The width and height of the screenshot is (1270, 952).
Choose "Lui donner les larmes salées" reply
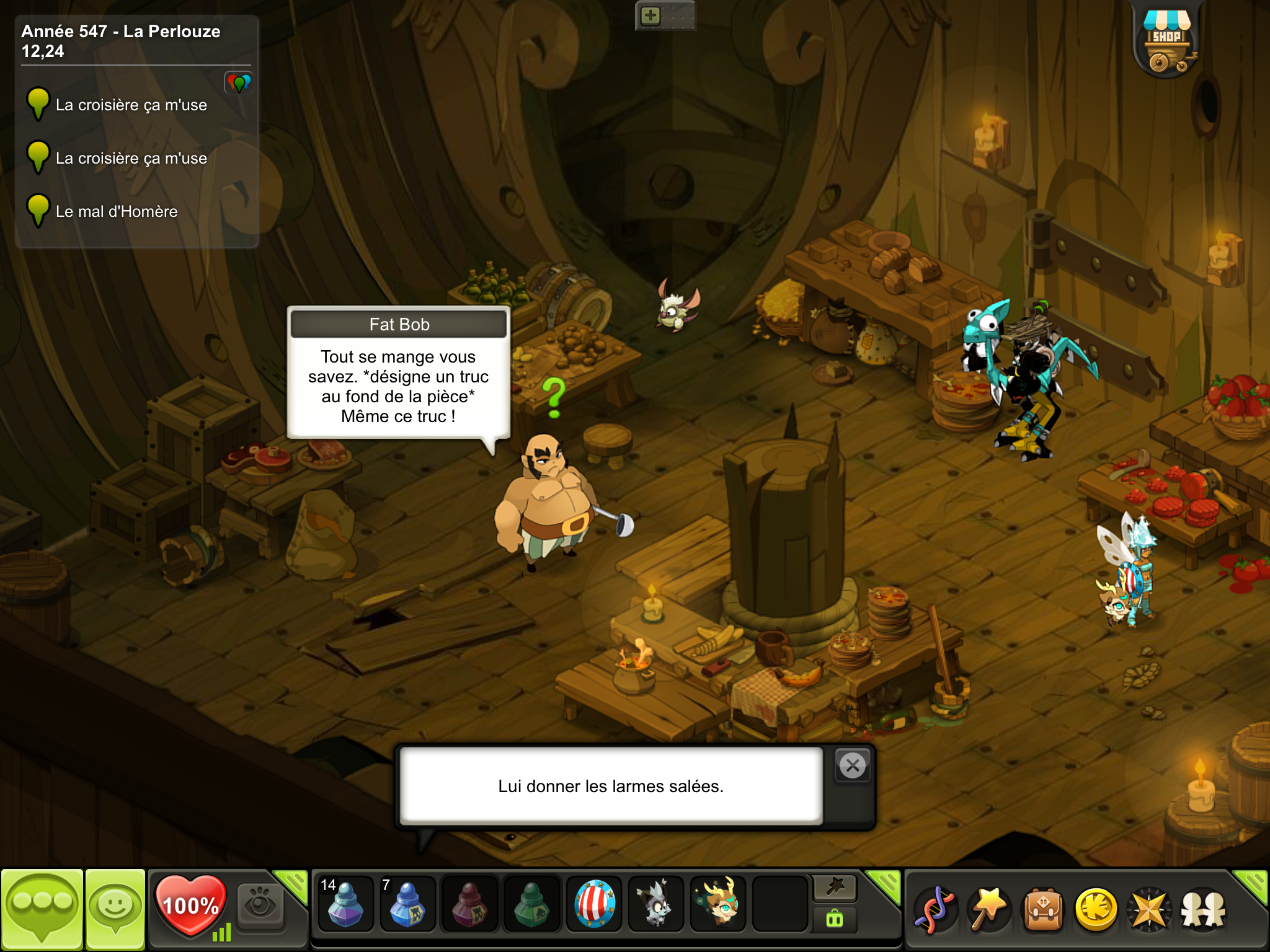click(x=611, y=786)
